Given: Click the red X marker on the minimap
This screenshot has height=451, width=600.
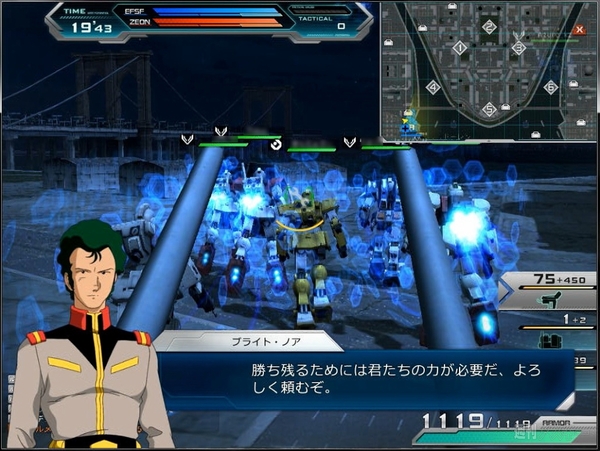Looking at the screenshot, I should (580, 29).
